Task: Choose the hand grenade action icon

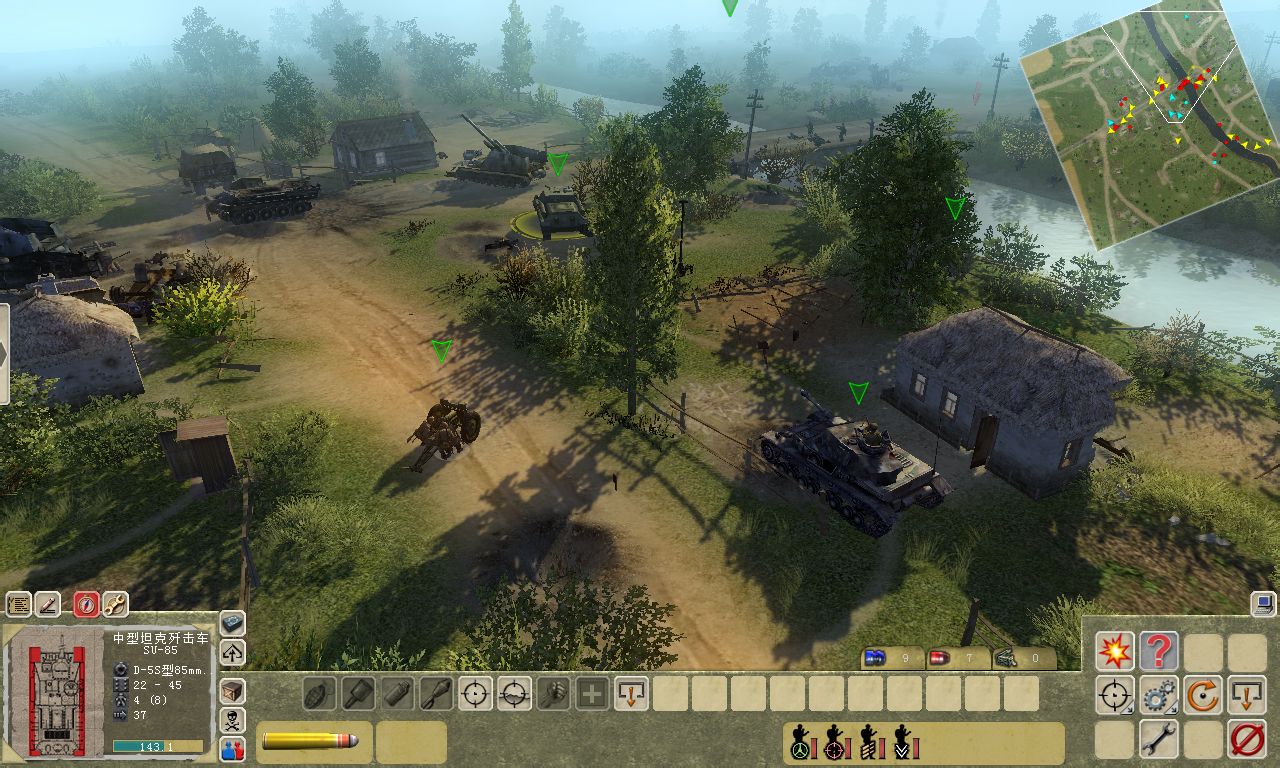Action: tap(319, 693)
